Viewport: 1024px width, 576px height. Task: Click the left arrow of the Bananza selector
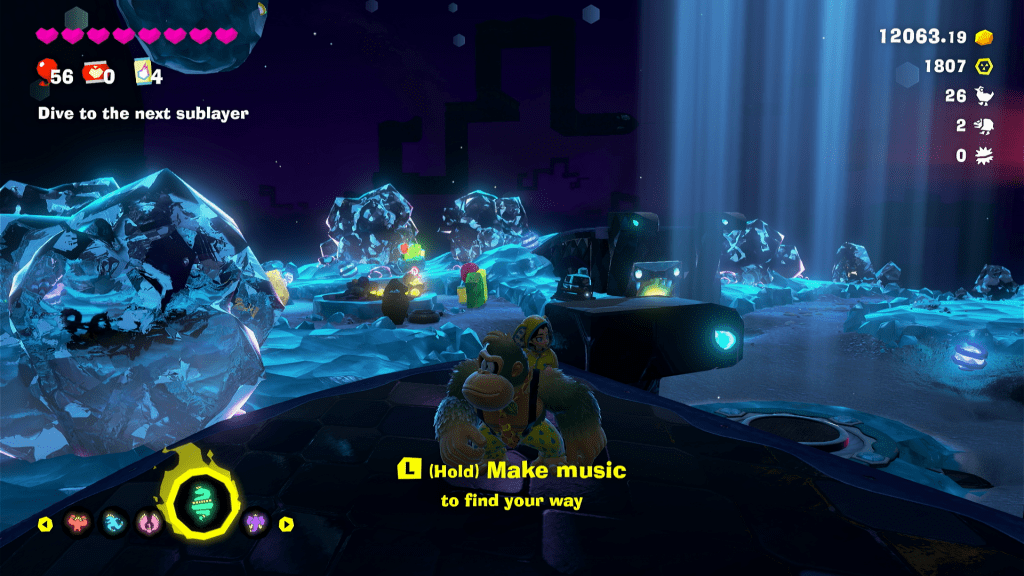(x=45, y=524)
